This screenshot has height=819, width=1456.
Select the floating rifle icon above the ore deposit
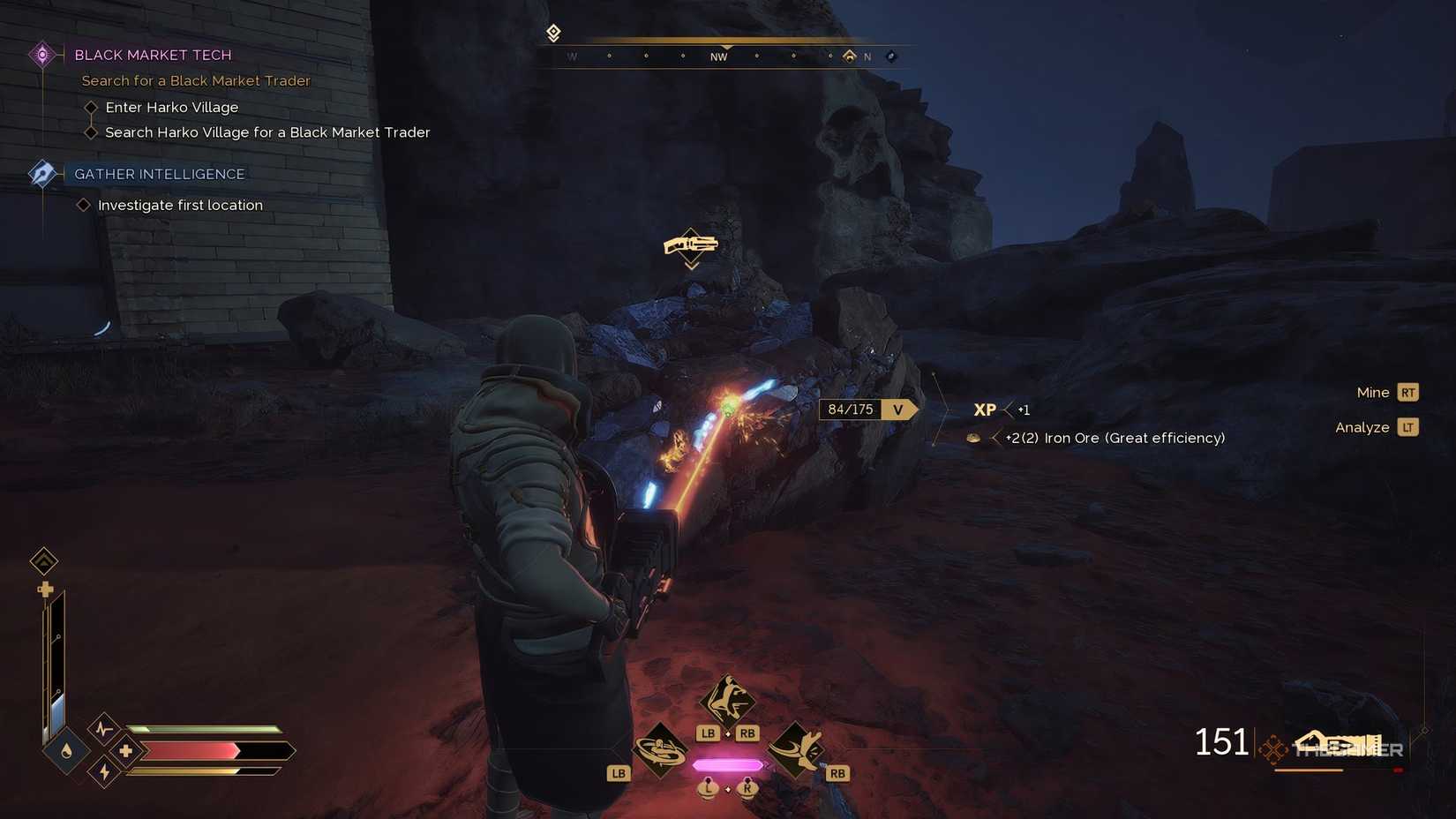[691, 246]
